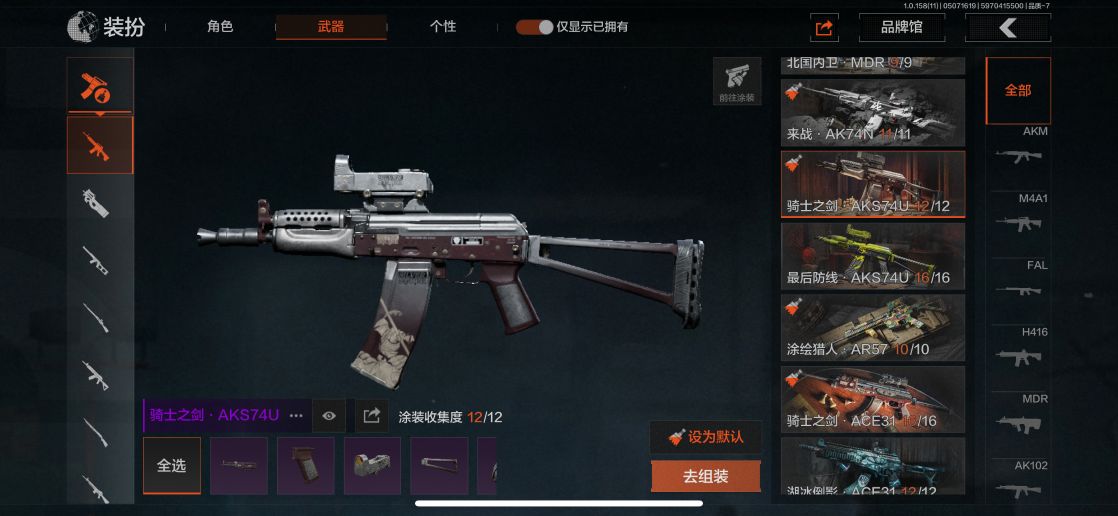This screenshot has height=516, width=1118.
Task: Select the 全部 weapon filter
Action: click(1018, 90)
